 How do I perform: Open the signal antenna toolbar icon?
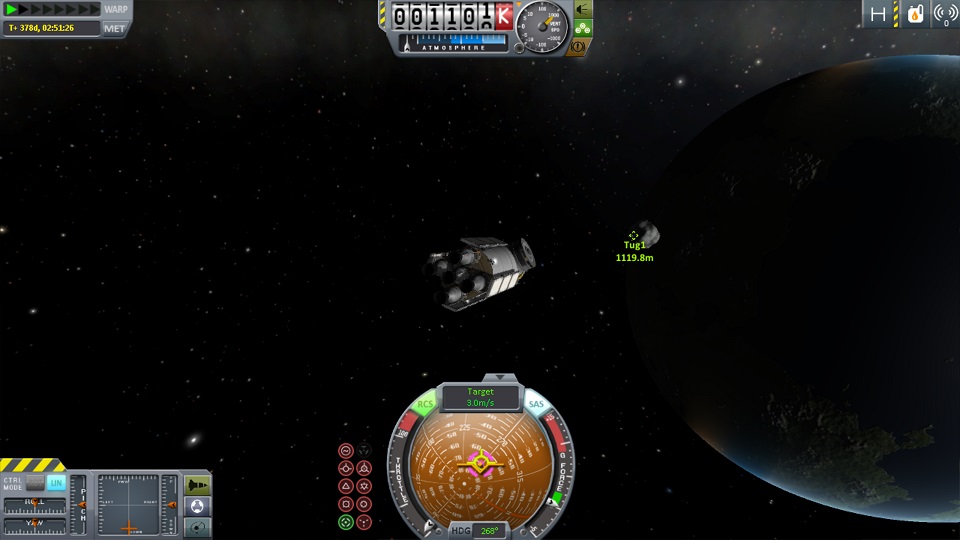coord(945,14)
